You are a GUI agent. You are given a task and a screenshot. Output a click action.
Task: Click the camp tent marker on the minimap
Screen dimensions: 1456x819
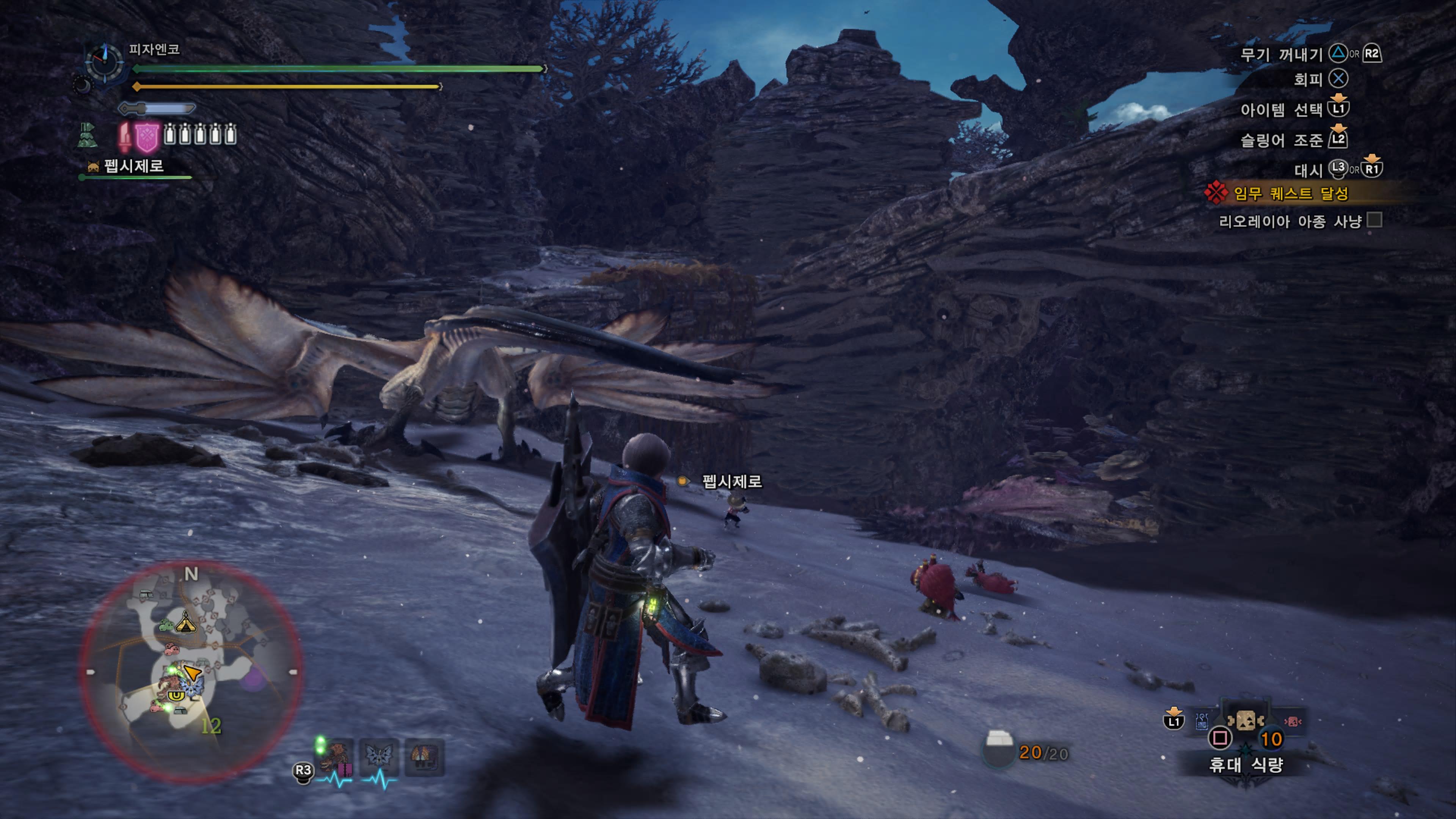pyautogui.click(x=185, y=622)
